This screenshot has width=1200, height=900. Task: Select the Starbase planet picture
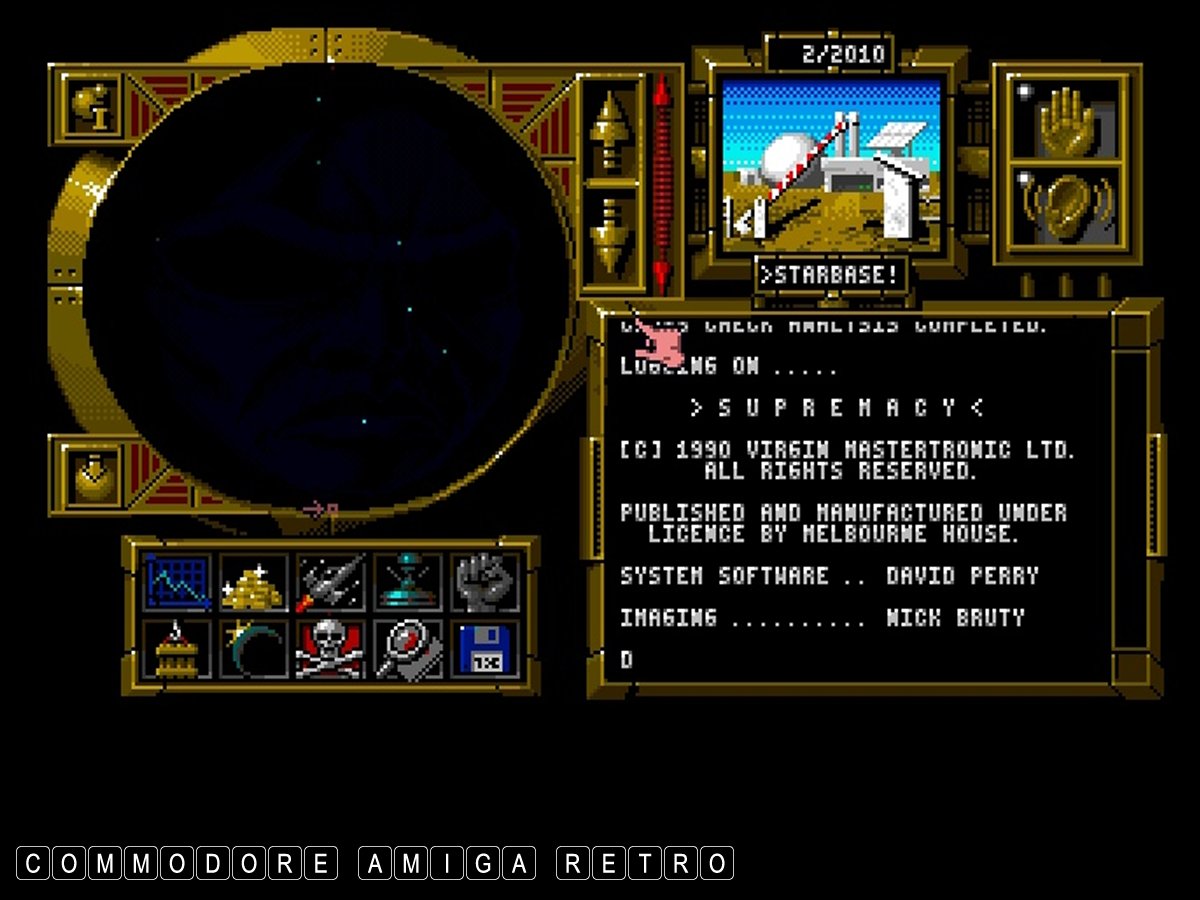point(831,165)
